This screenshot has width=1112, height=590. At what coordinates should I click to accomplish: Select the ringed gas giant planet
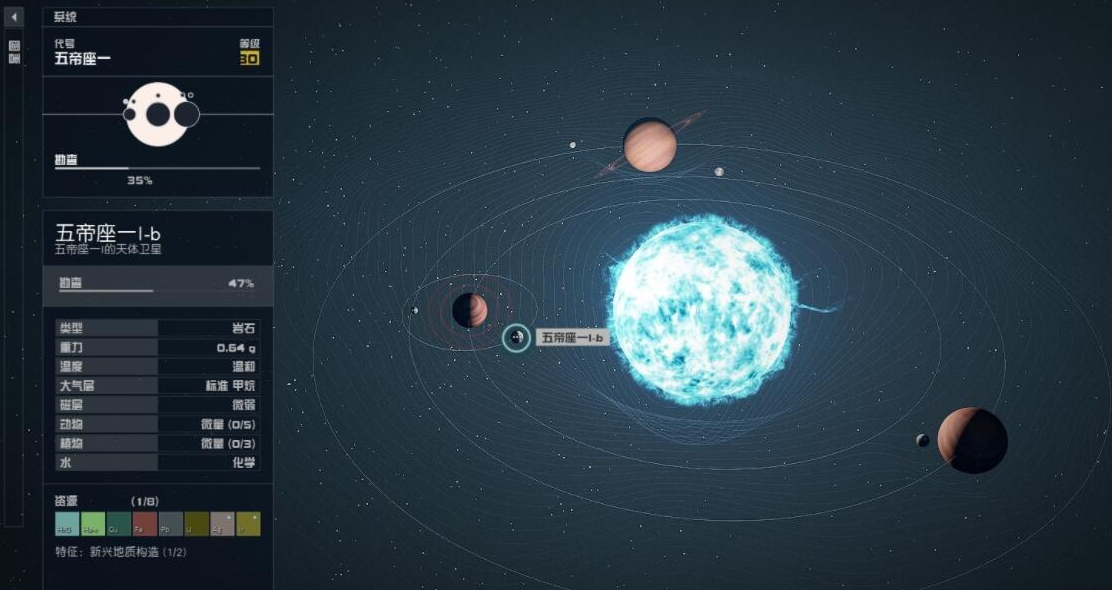[650, 146]
